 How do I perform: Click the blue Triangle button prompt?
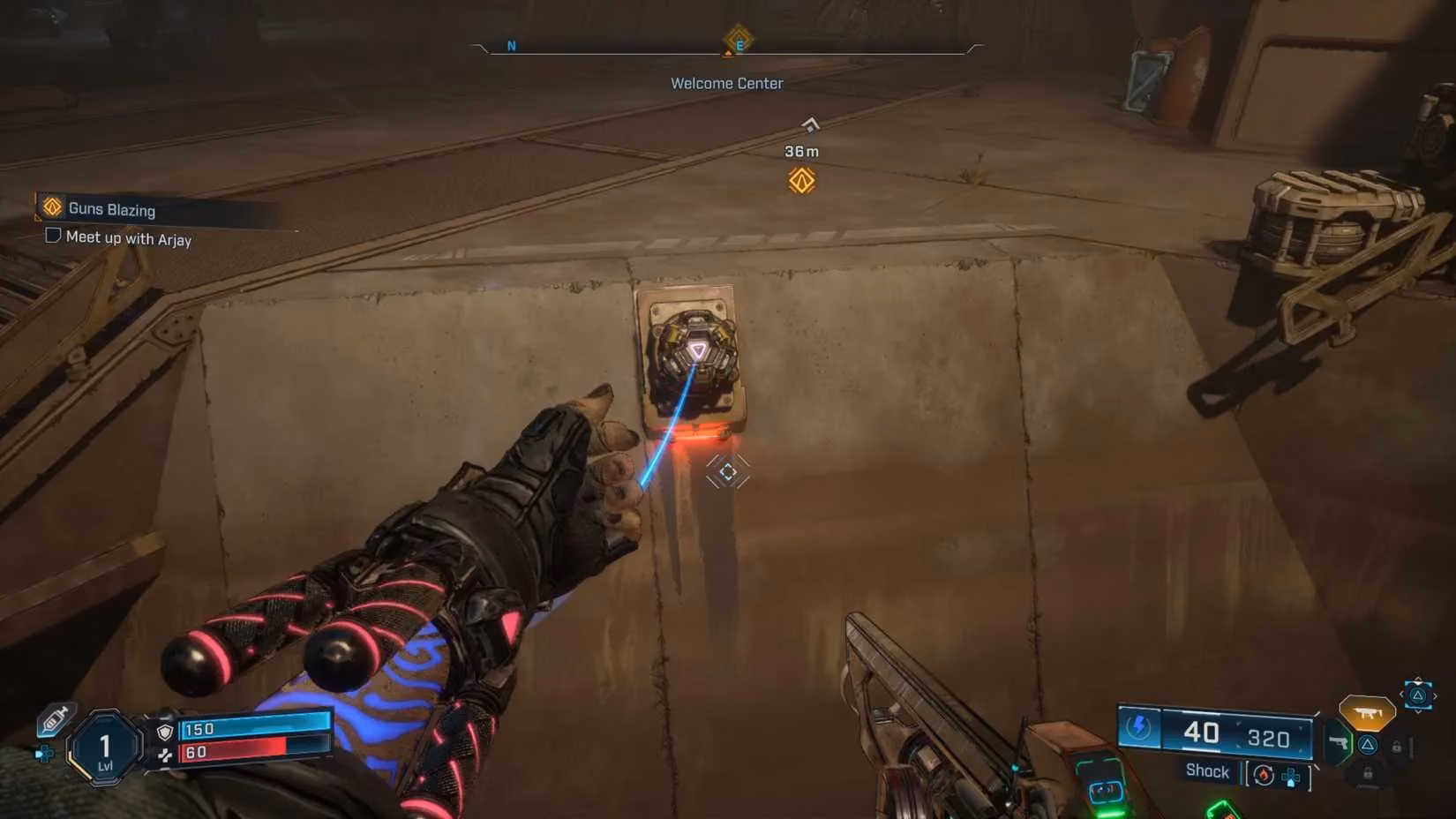pyautogui.click(x=1367, y=745)
